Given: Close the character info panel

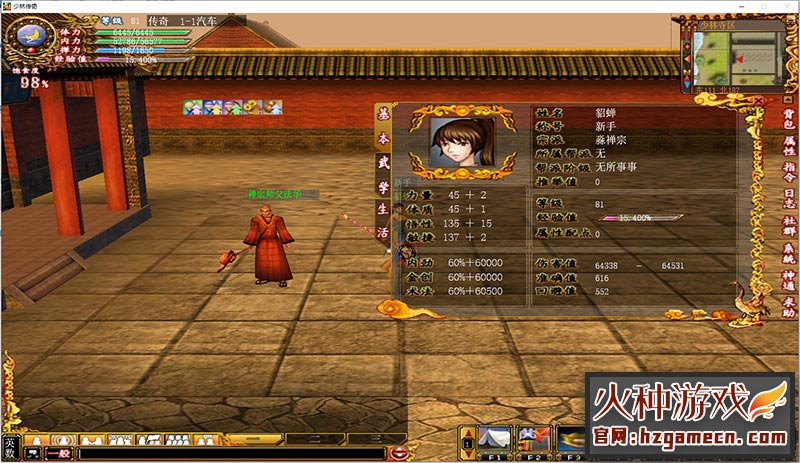Looking at the screenshot, I should pos(759,101).
